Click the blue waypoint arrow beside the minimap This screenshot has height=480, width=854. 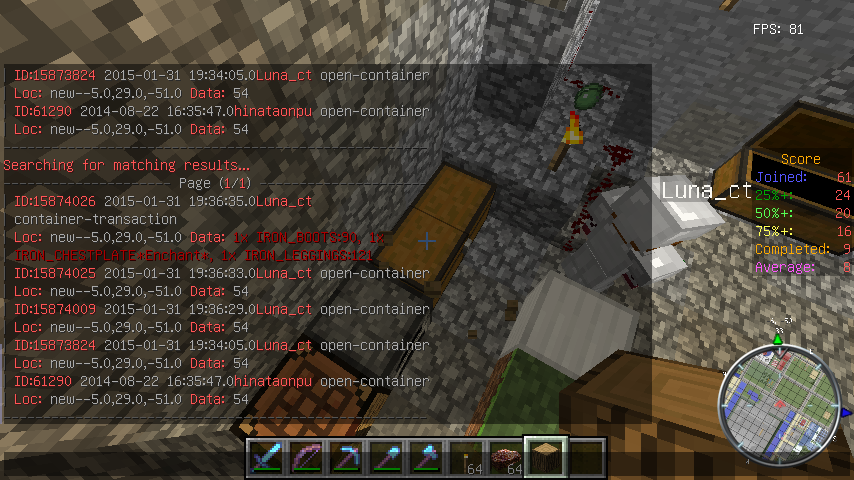tap(846, 411)
